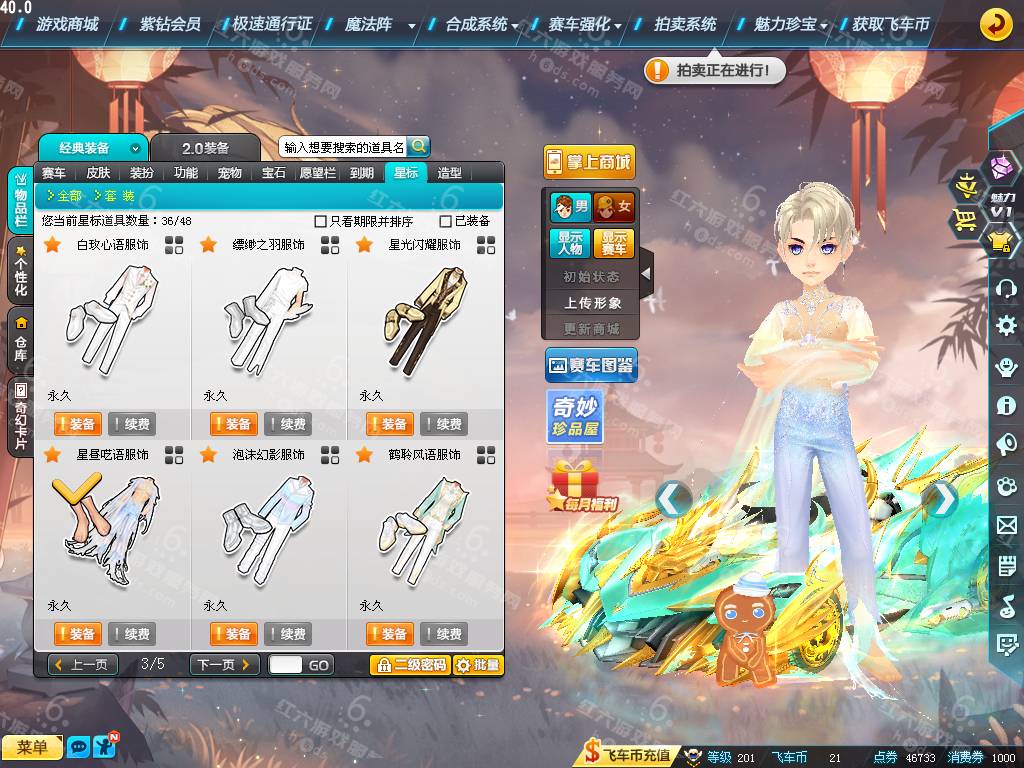
Task: Open the 拍卖系统 auction menu
Action: (x=685, y=24)
